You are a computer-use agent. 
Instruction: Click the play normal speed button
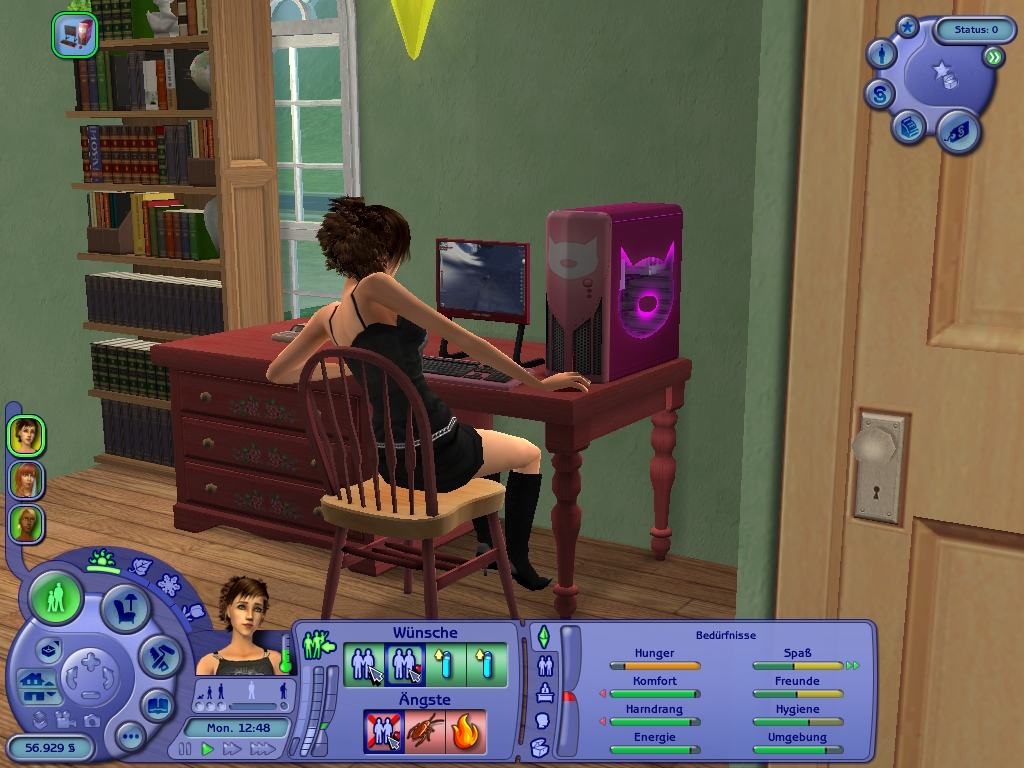click(x=208, y=748)
